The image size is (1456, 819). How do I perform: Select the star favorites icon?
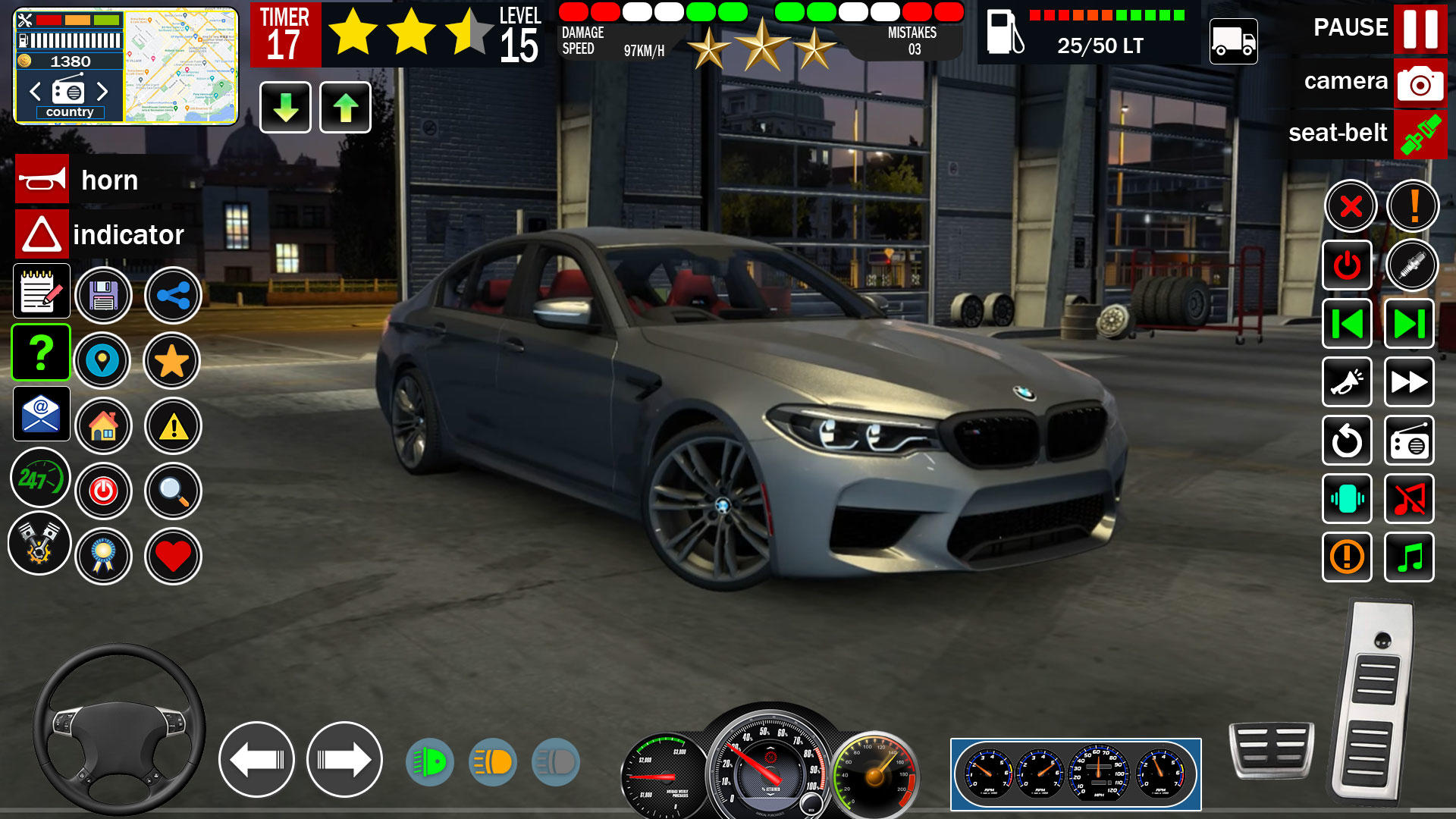click(173, 362)
